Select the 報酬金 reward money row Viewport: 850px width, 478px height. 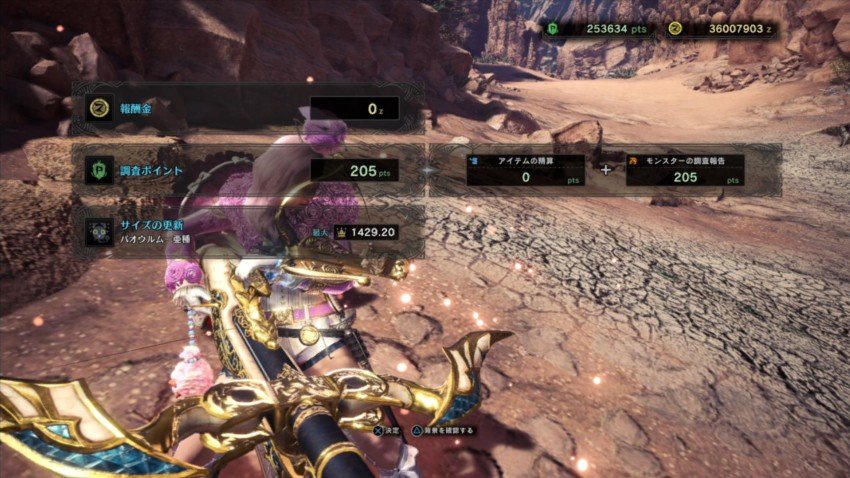(247, 108)
